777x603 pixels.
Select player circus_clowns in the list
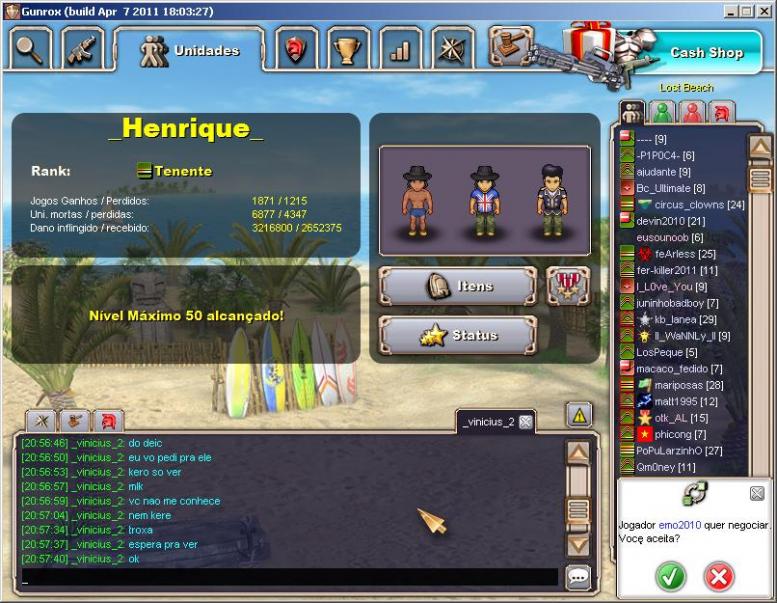click(x=691, y=205)
